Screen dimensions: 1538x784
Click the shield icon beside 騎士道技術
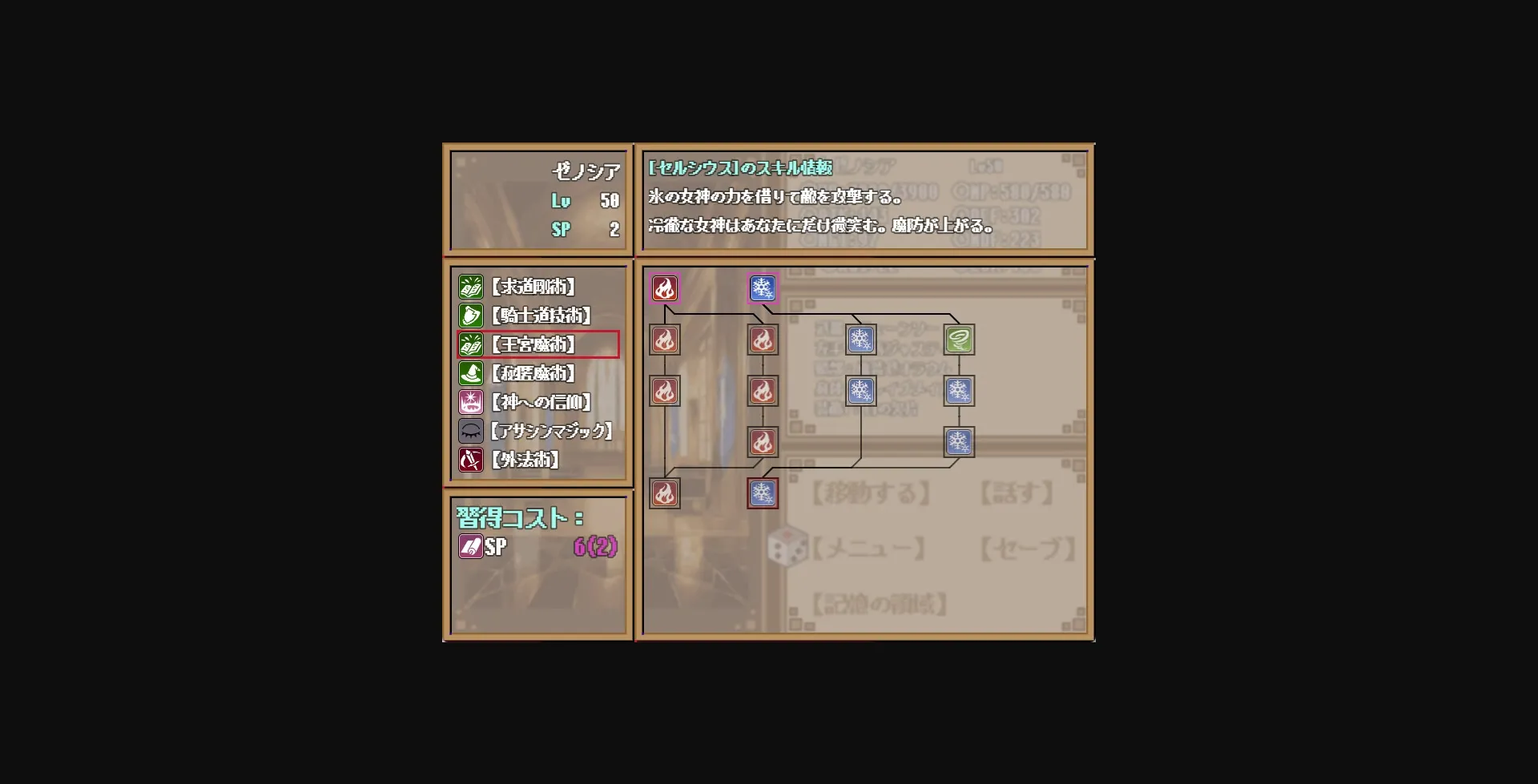tap(471, 316)
